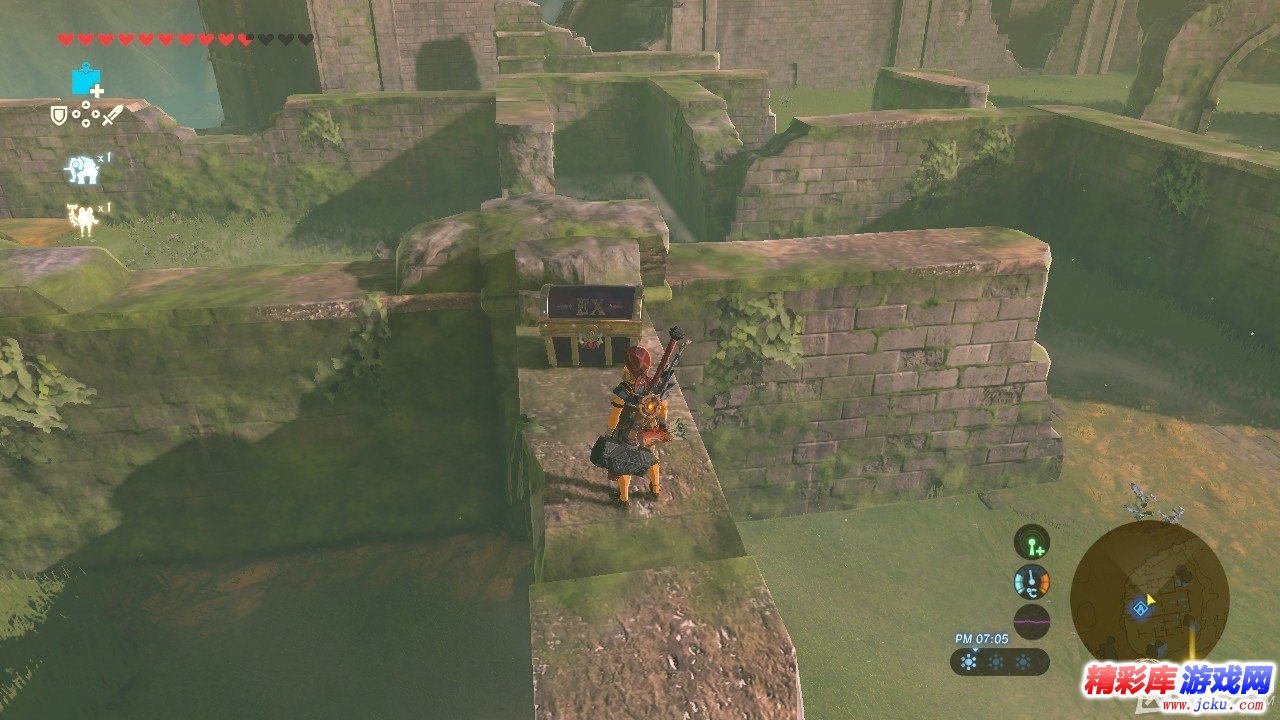1280x720 pixels.
Task: Open the sword weapon quick-select icon
Action: (111, 115)
